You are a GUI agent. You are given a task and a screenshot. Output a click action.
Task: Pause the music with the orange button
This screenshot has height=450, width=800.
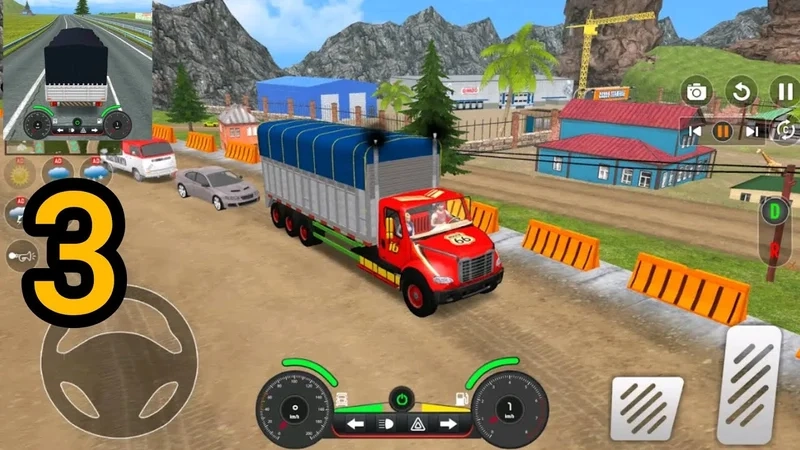coord(721,131)
